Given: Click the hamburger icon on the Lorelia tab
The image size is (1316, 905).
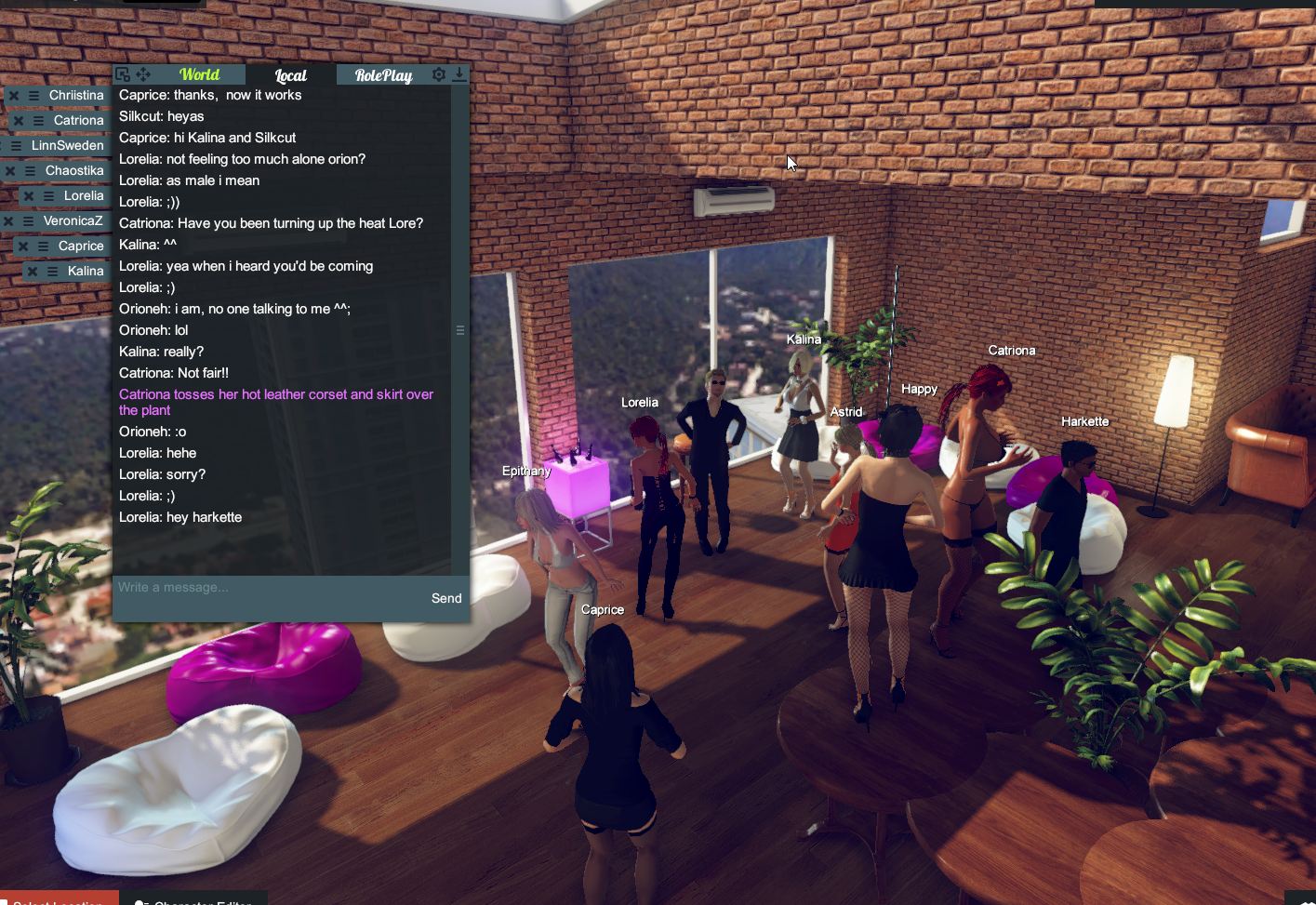Looking at the screenshot, I should pyautogui.click(x=48, y=196).
